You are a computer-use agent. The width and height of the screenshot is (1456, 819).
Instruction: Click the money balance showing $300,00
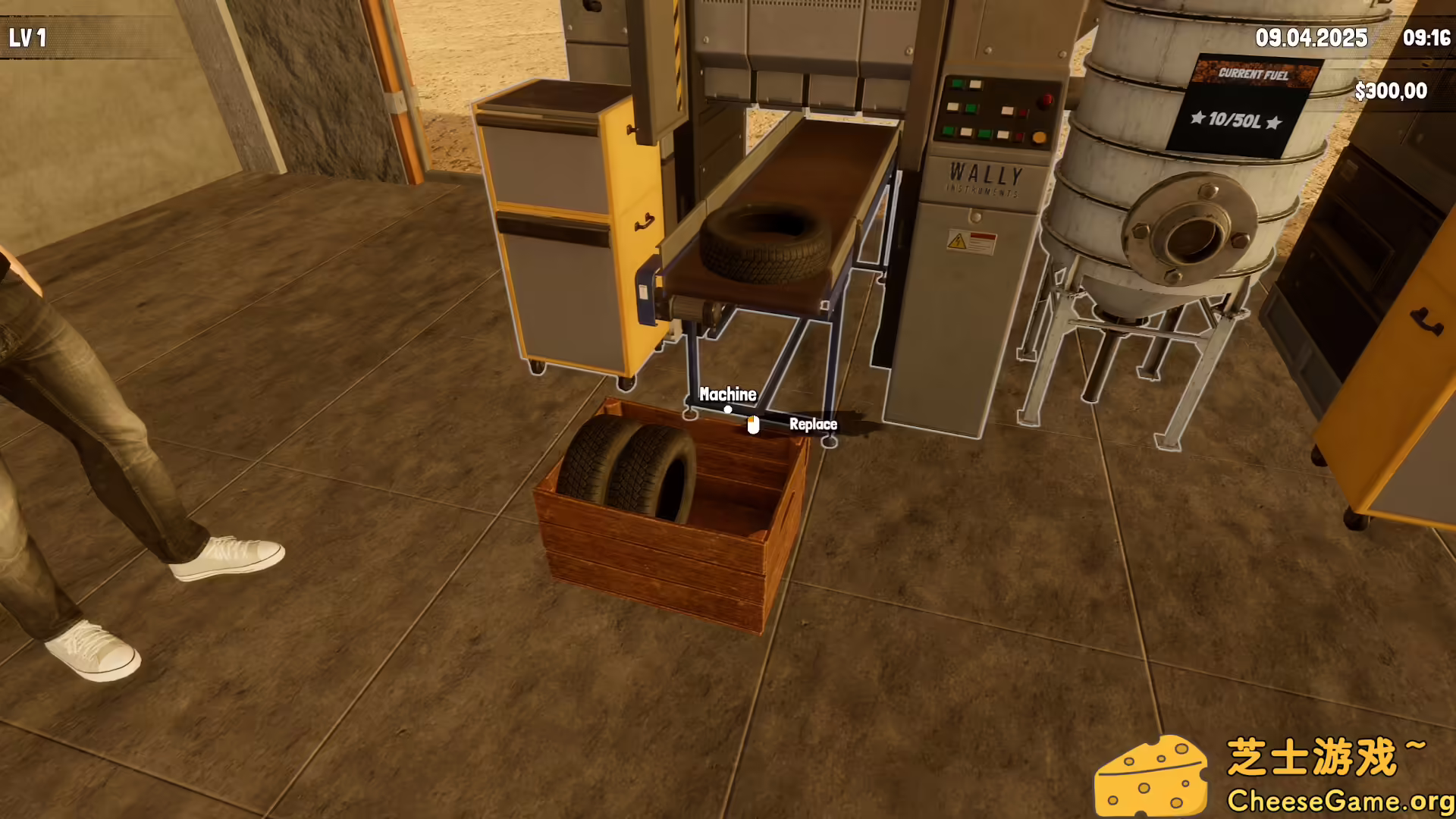[1392, 90]
